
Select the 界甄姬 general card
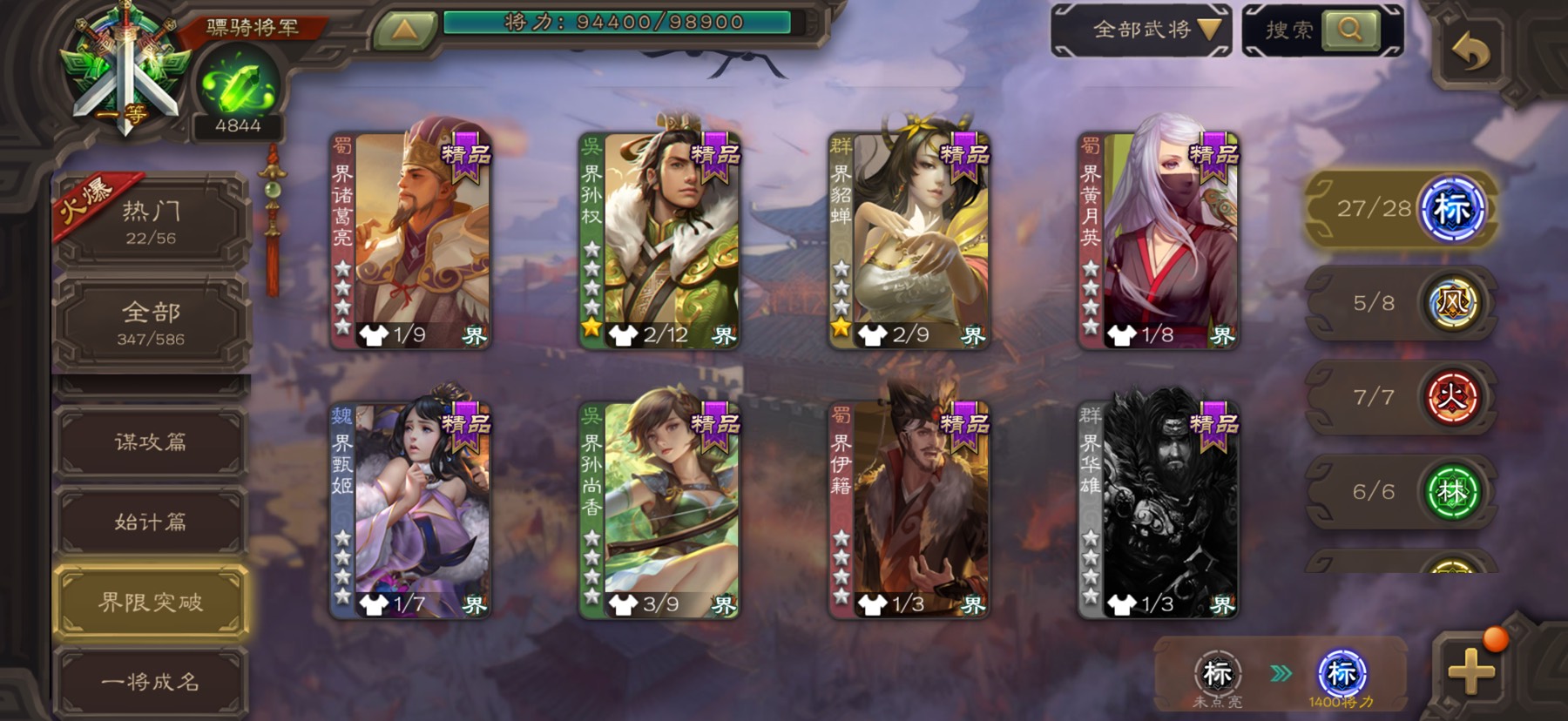coord(410,511)
